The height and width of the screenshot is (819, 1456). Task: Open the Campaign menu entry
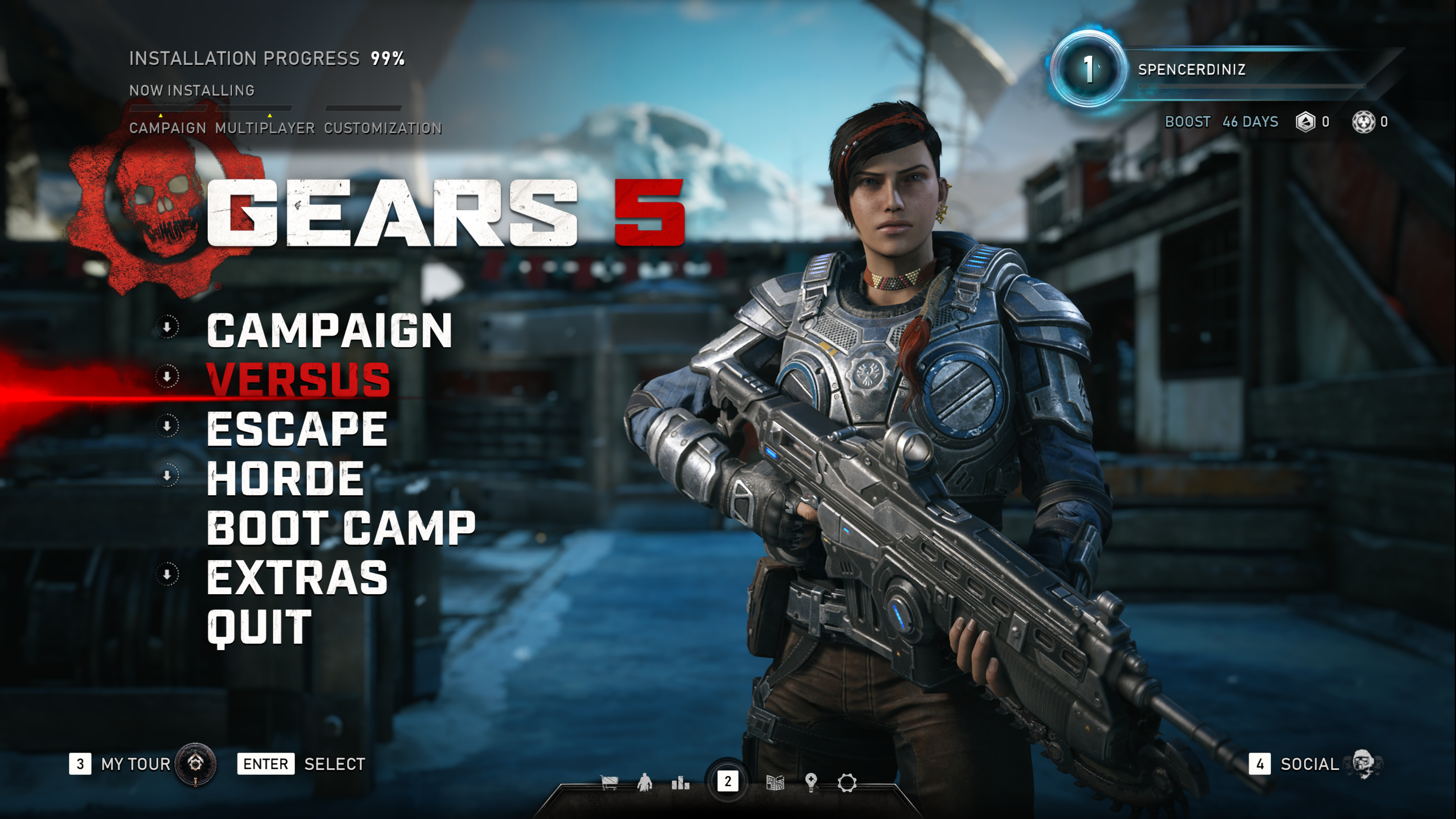(329, 331)
